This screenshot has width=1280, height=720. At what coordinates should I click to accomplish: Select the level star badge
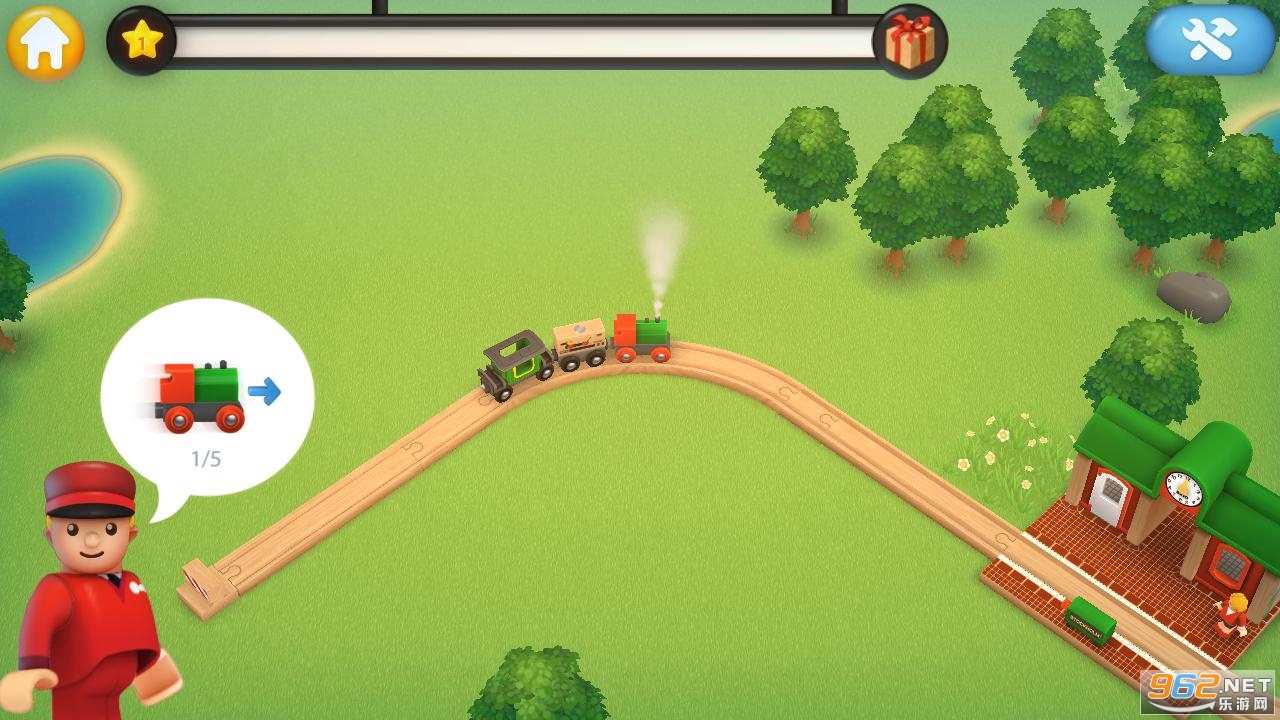point(141,41)
